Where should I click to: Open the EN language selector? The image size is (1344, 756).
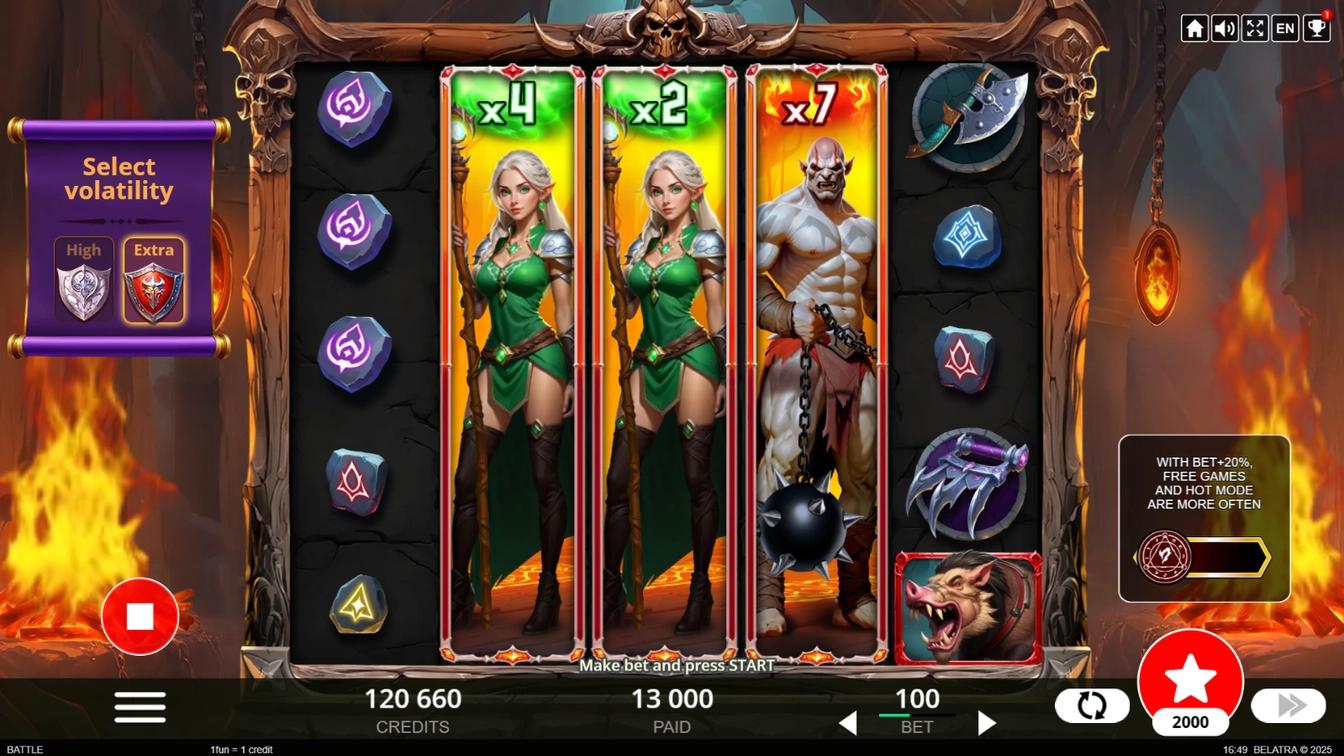[x=1284, y=28]
